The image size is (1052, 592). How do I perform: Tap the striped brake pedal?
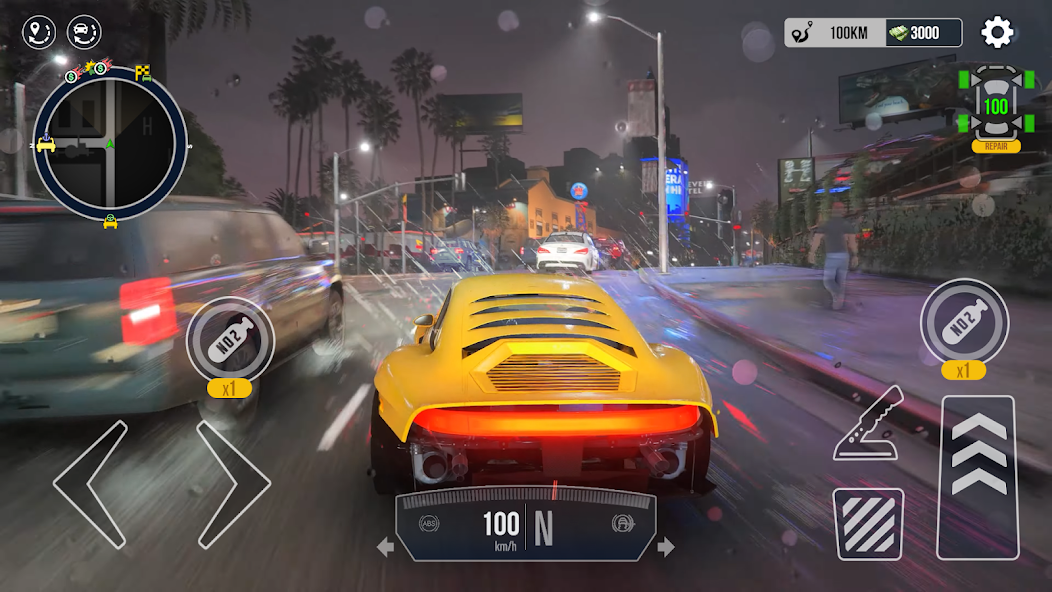868,524
